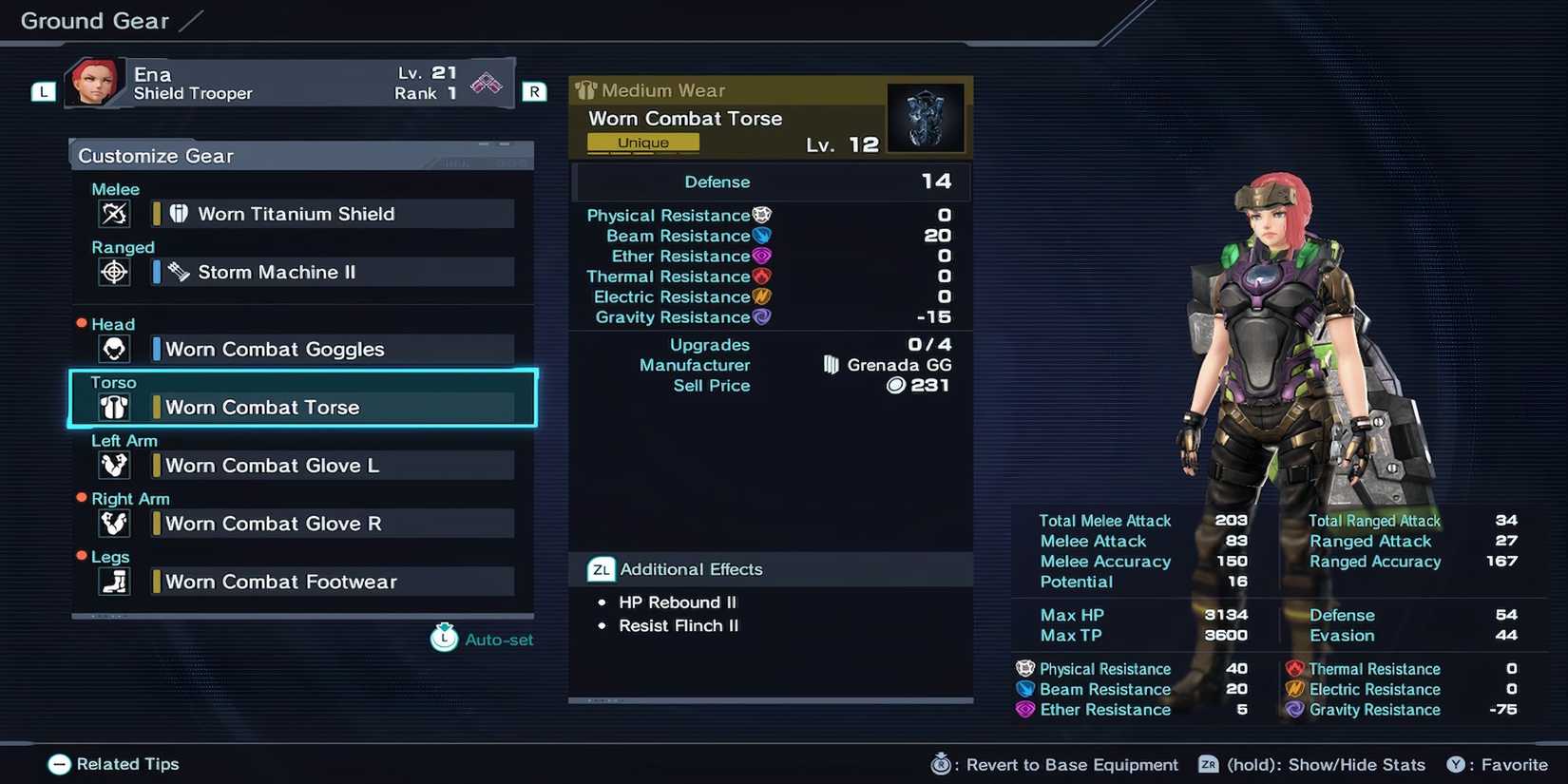Hold ZR to Show/Hide Stats
1568x784 pixels.
(x=1207, y=764)
